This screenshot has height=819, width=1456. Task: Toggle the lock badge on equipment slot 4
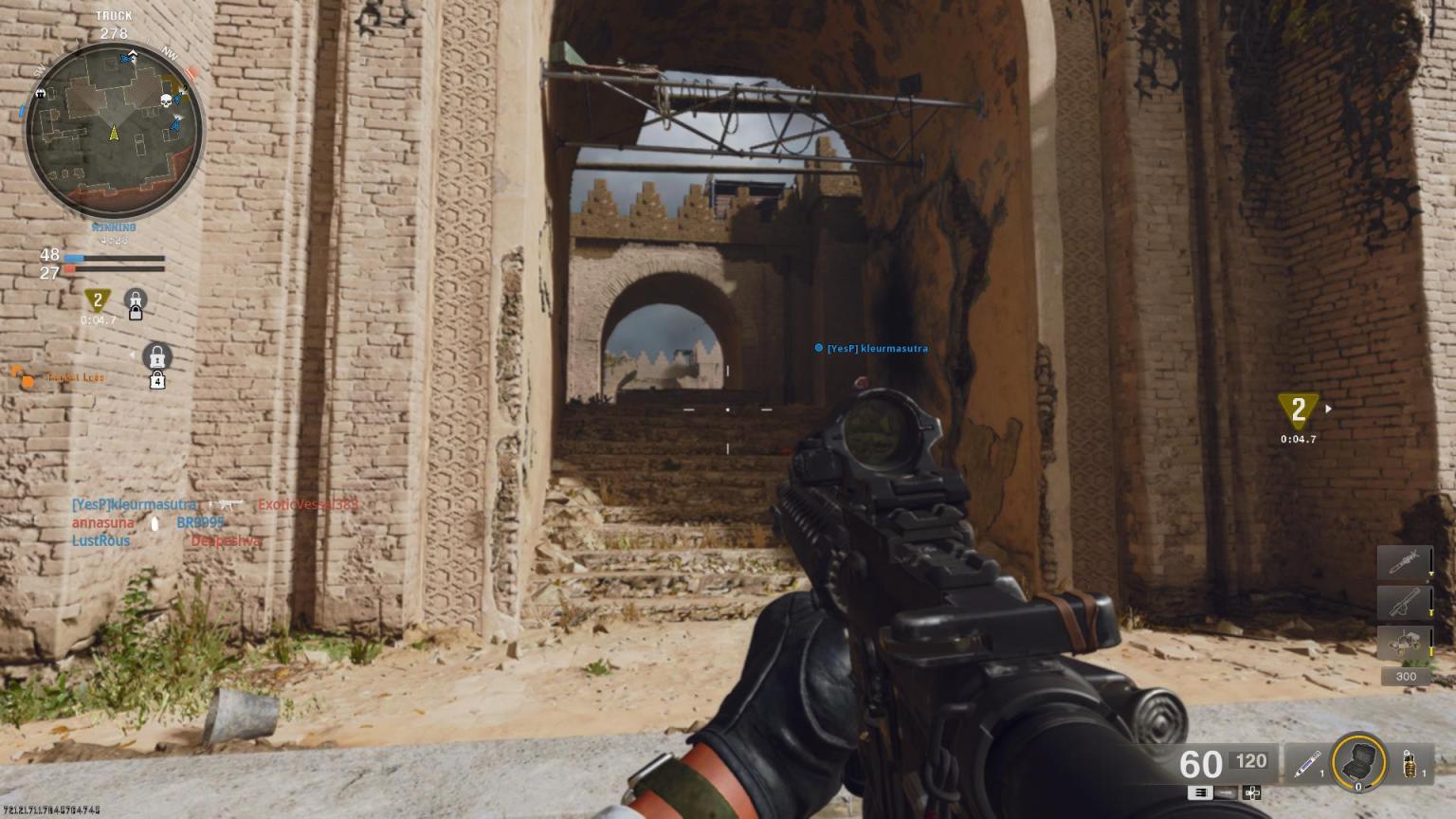(x=157, y=379)
